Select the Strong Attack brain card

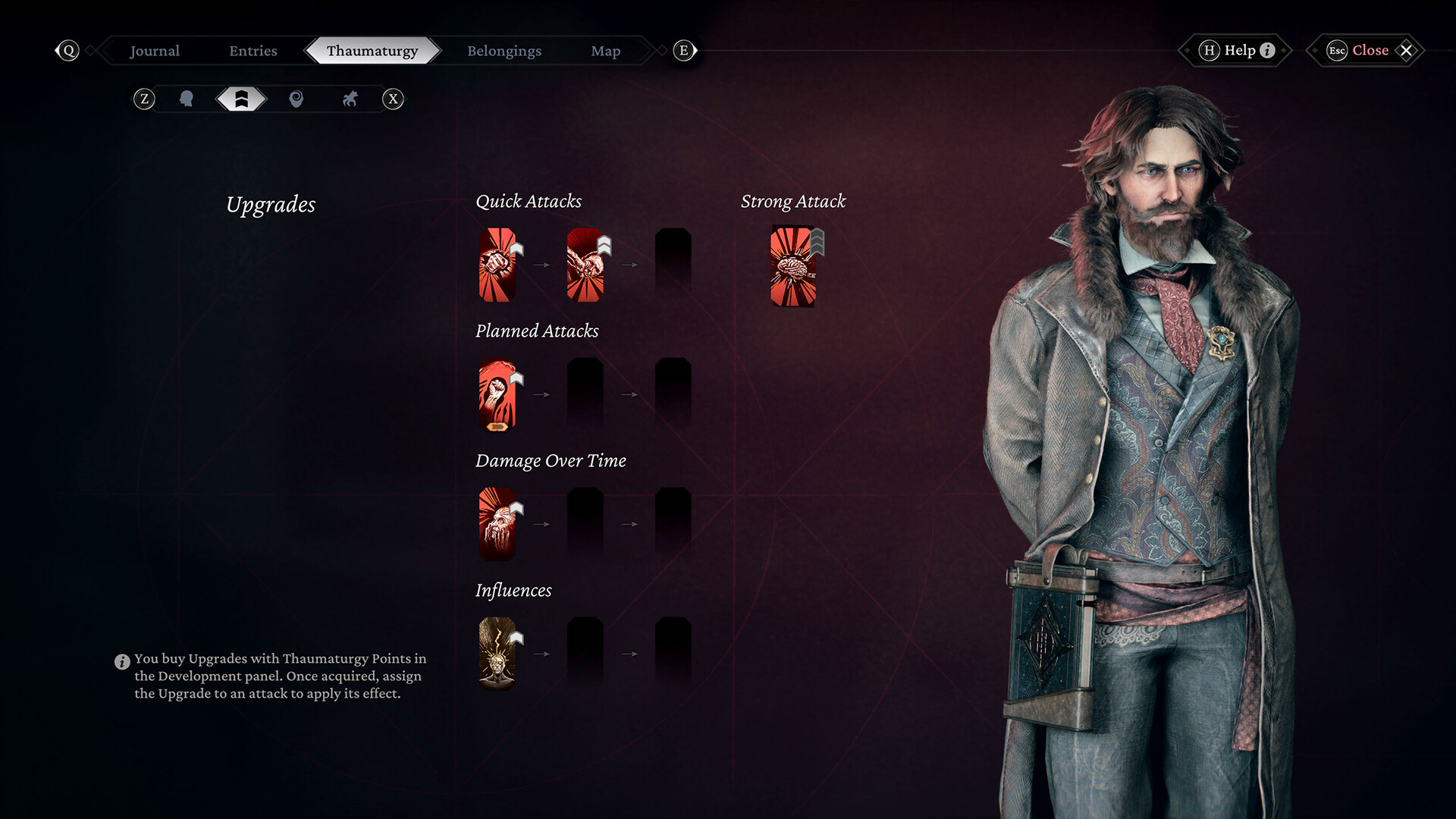792,266
